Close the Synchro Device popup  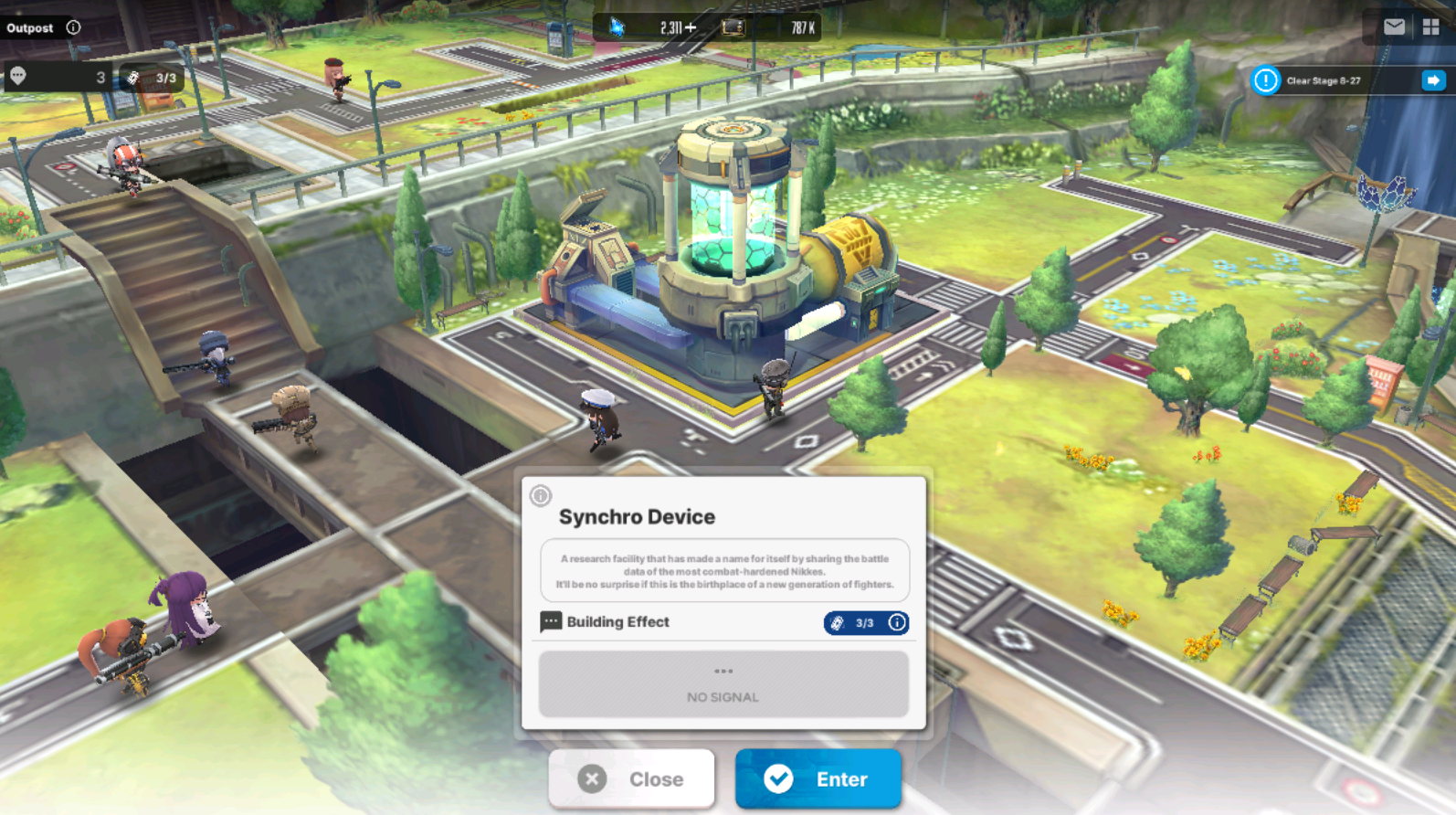pos(631,778)
